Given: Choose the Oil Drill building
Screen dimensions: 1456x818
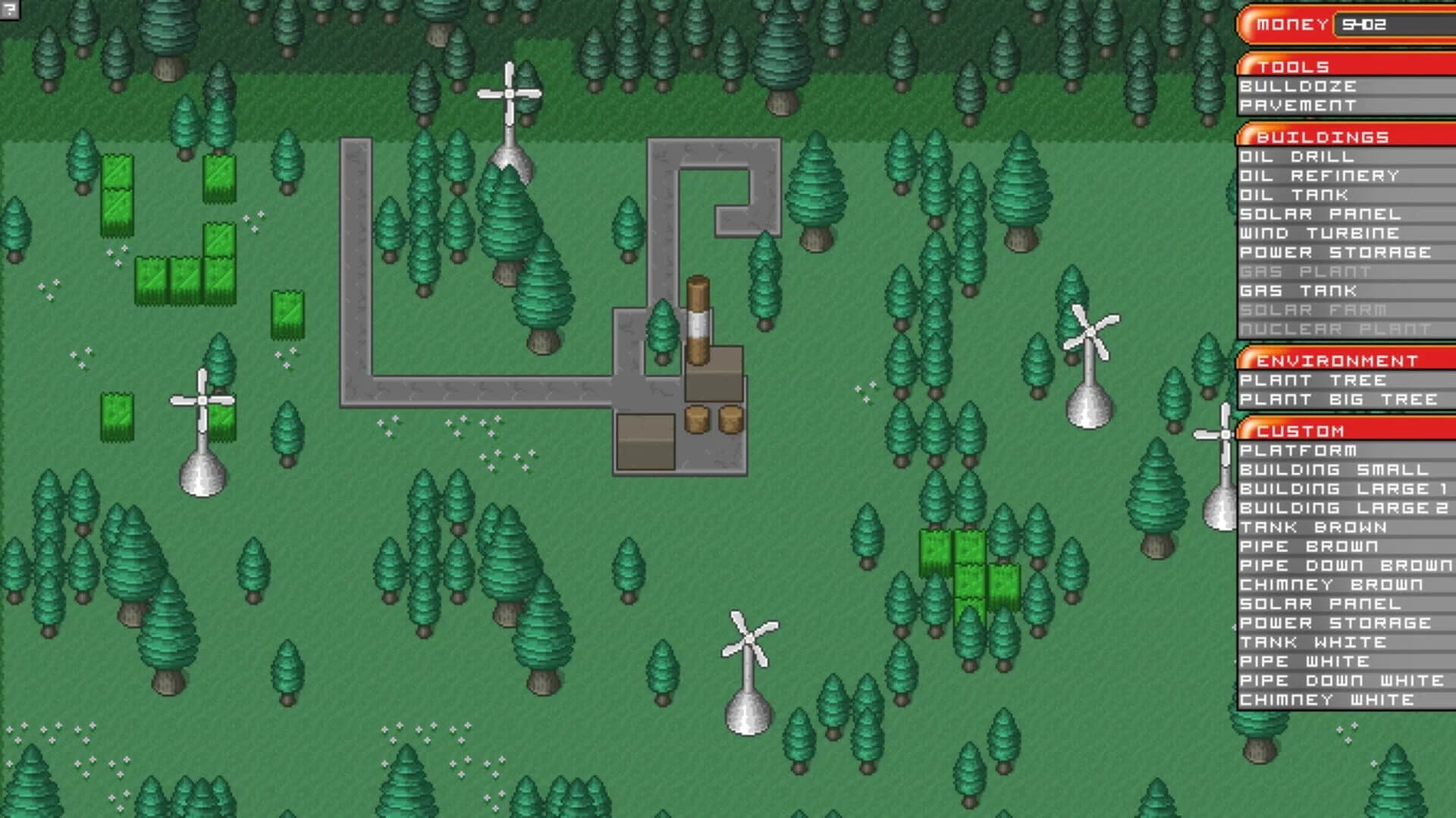Looking at the screenshot, I should 1298,158.
